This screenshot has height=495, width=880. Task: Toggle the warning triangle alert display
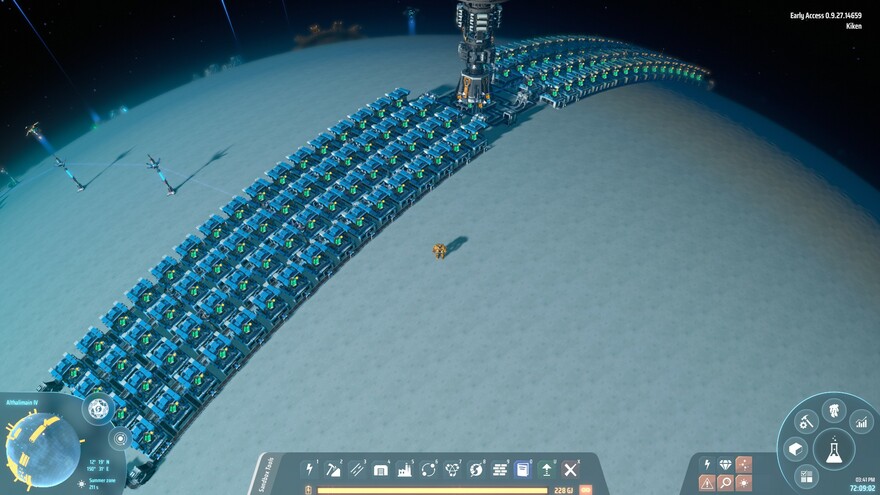(707, 483)
